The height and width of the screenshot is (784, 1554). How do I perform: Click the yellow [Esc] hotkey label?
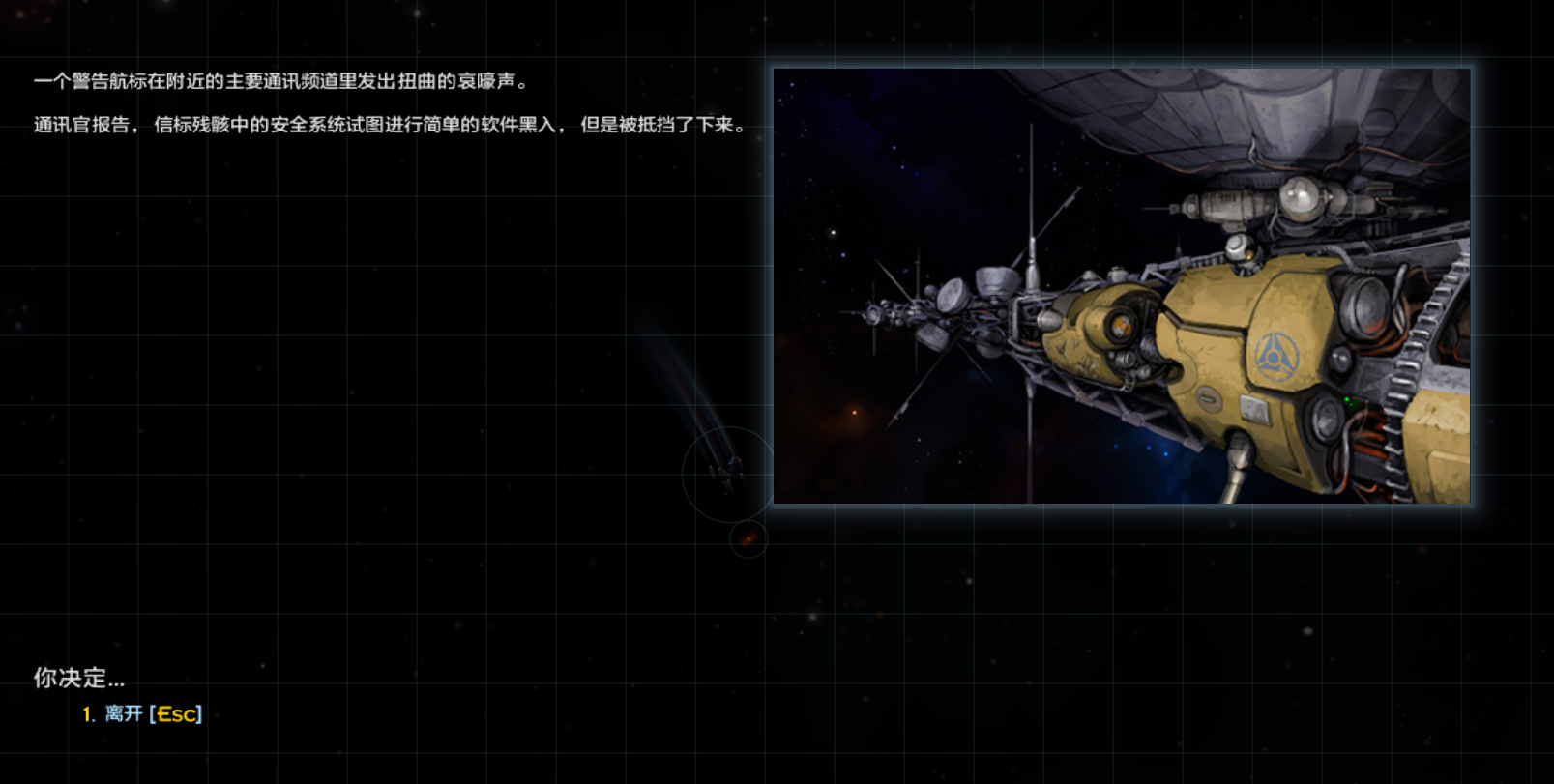176,714
